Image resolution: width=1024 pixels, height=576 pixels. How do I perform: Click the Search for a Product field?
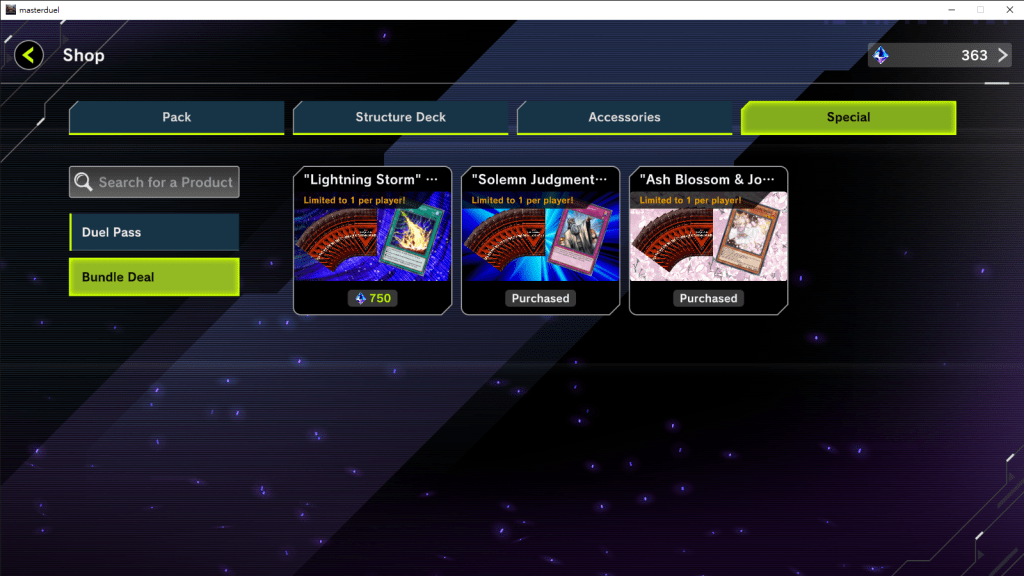tap(155, 182)
